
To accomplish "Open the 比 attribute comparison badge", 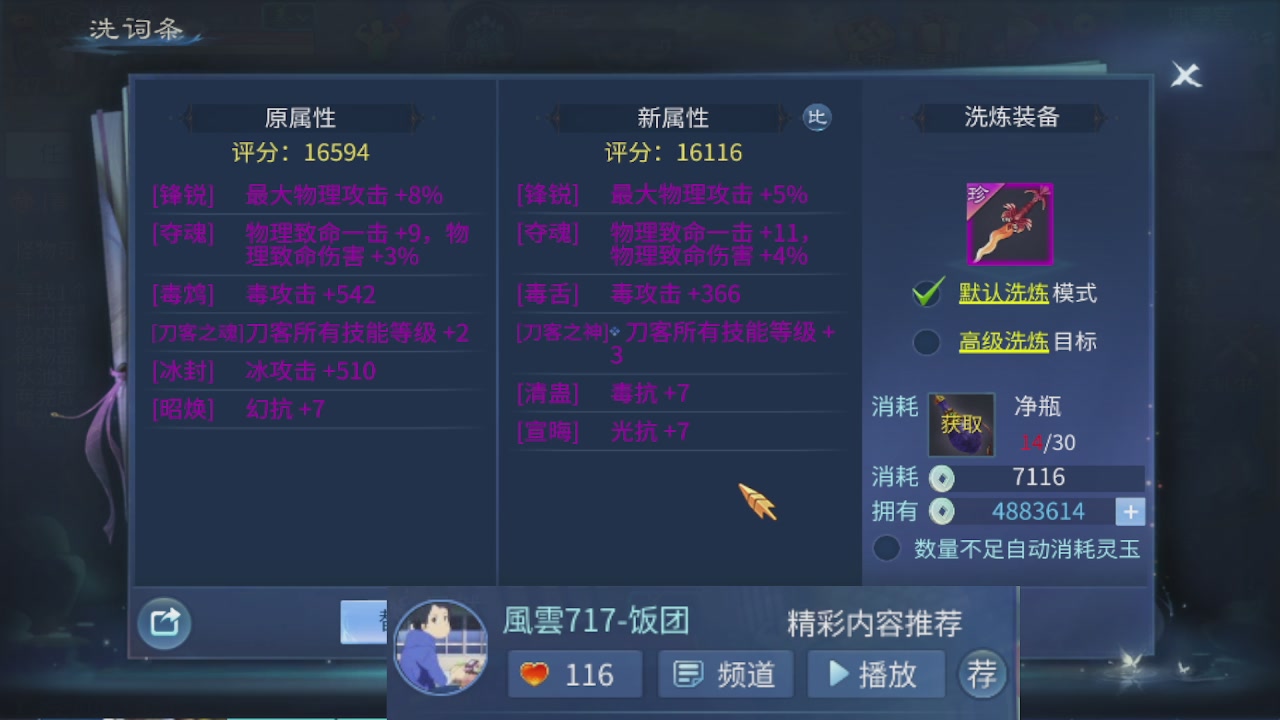I will (817, 117).
